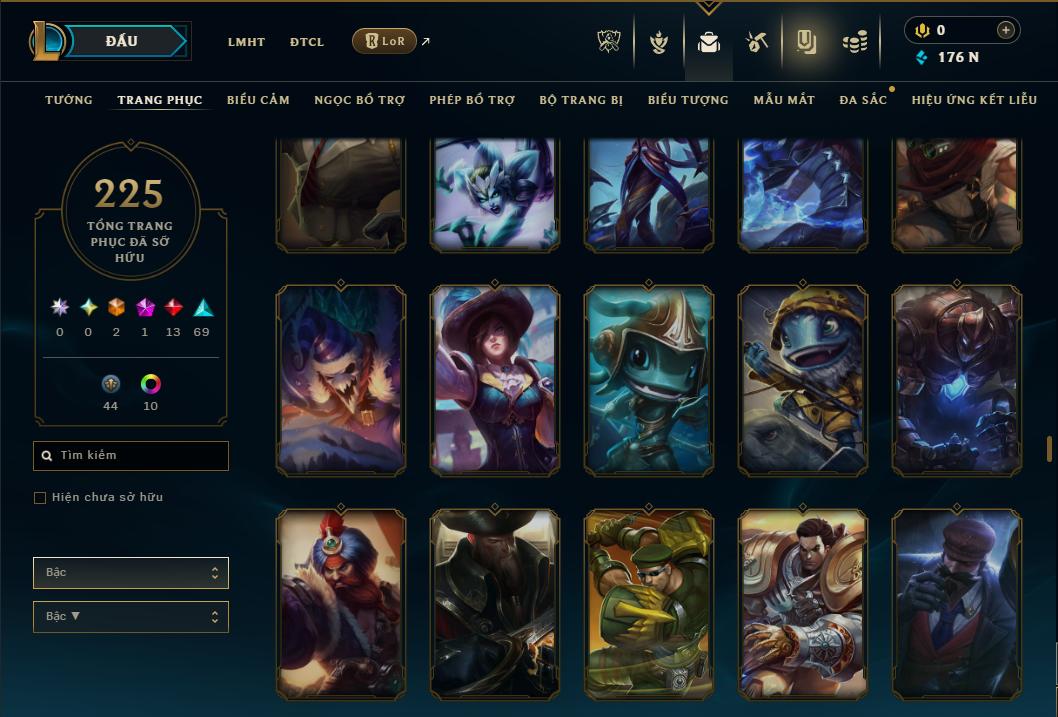The height and width of the screenshot is (717, 1058).
Task: Open the coin stack store icon
Action: pos(854,42)
